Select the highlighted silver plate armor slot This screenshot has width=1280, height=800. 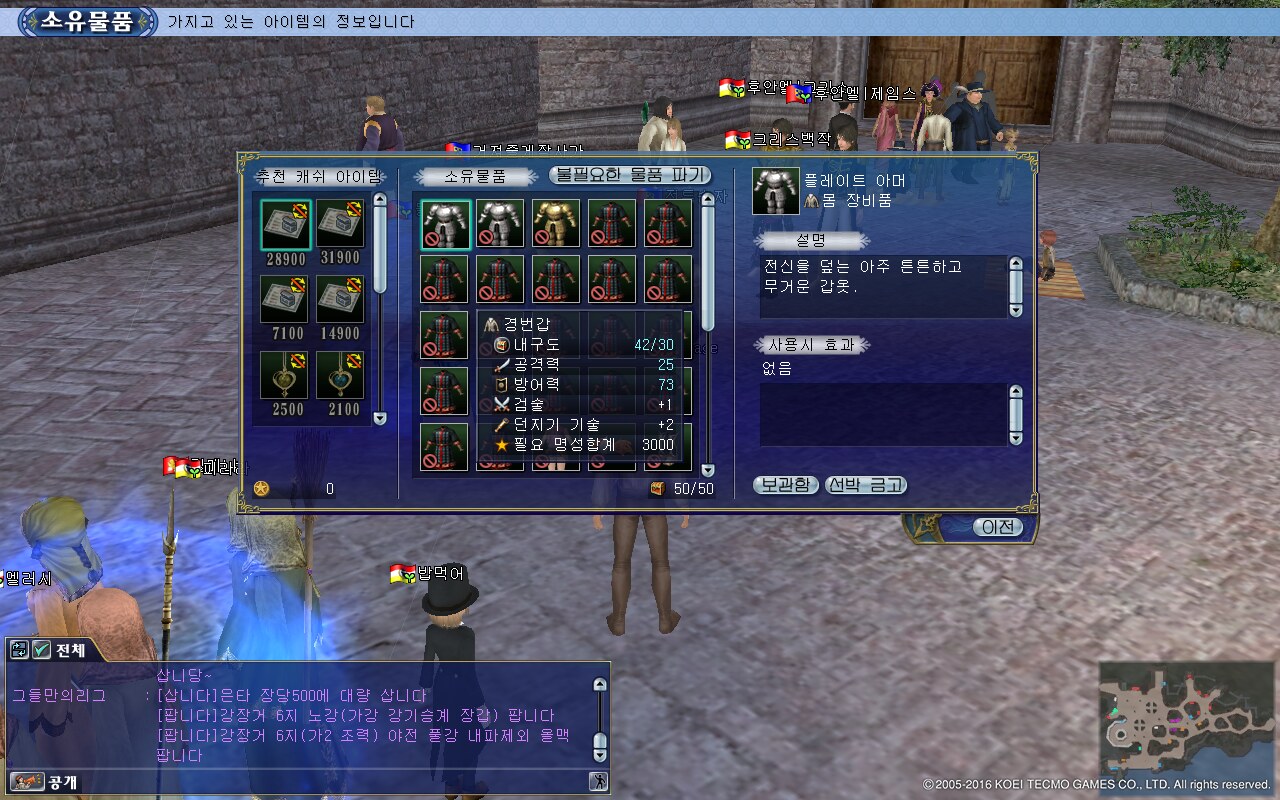445,223
